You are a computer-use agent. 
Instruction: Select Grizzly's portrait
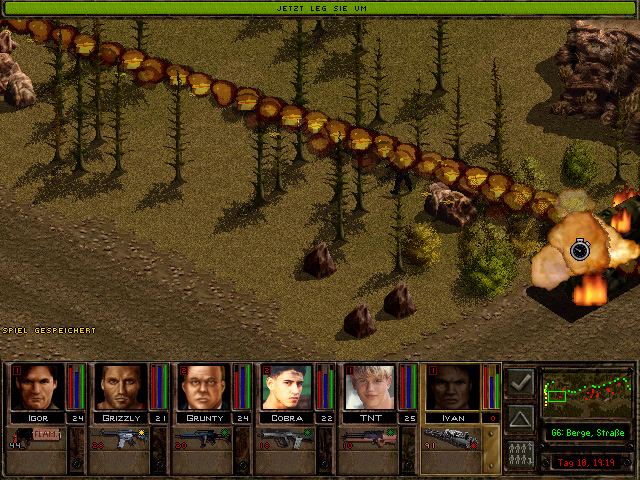(119, 387)
